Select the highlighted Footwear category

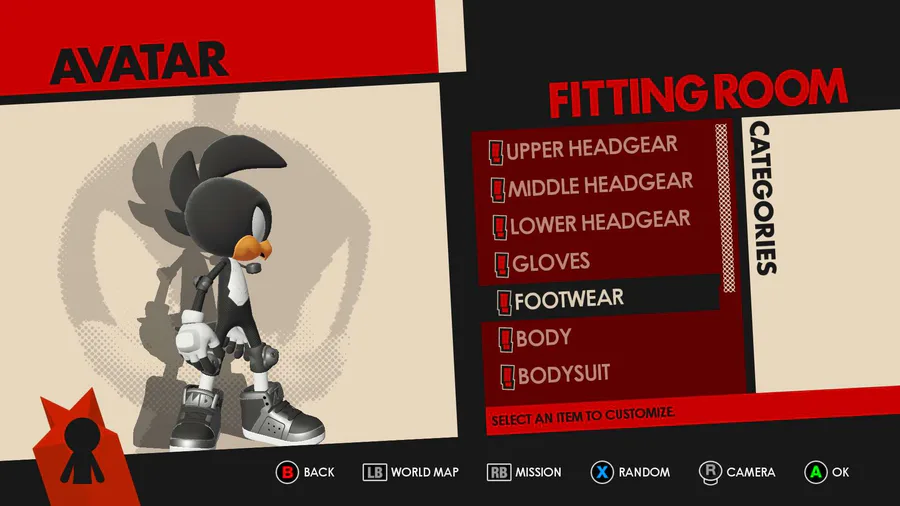tap(568, 298)
